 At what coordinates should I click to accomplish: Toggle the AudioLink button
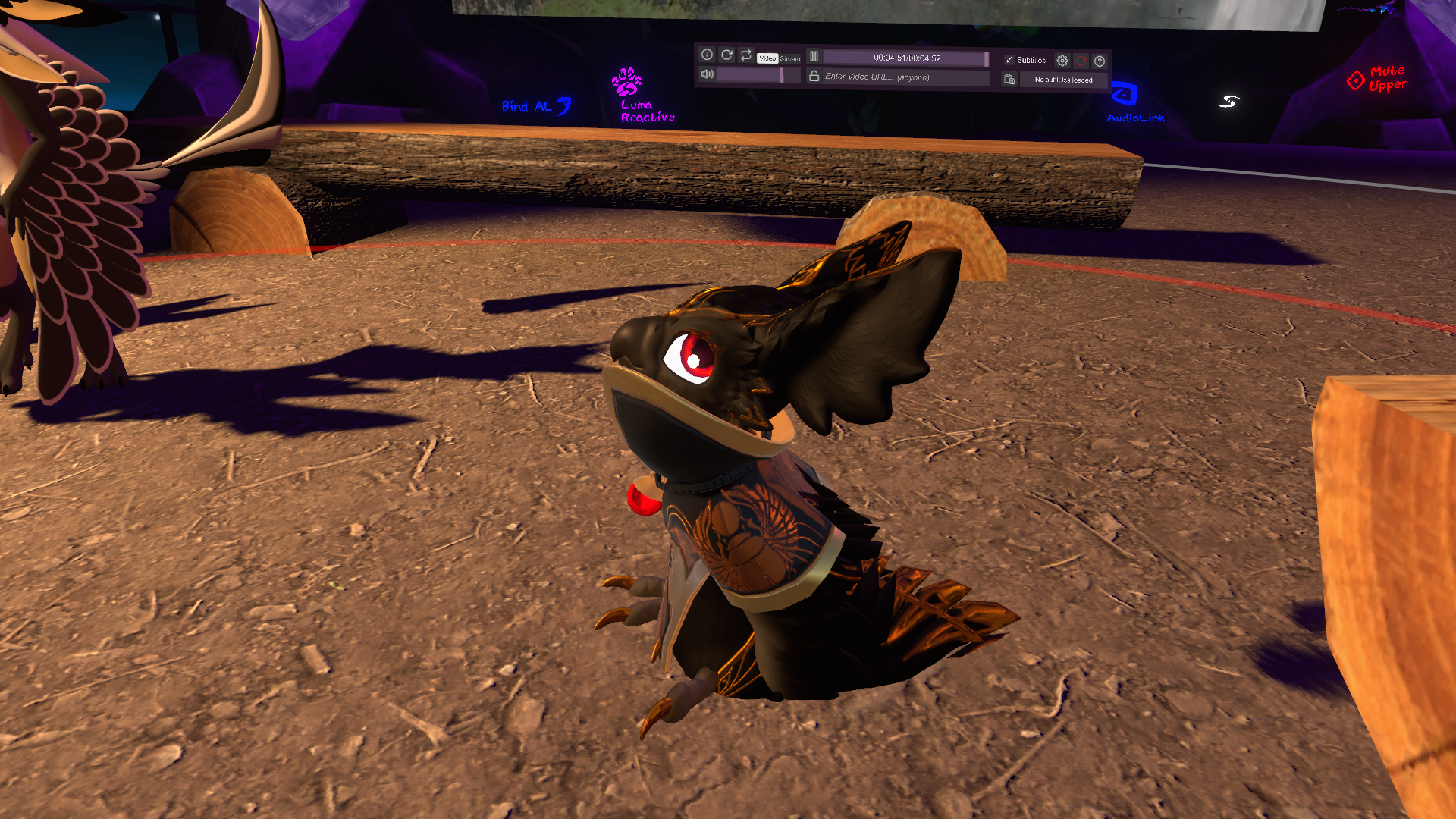1125,95
